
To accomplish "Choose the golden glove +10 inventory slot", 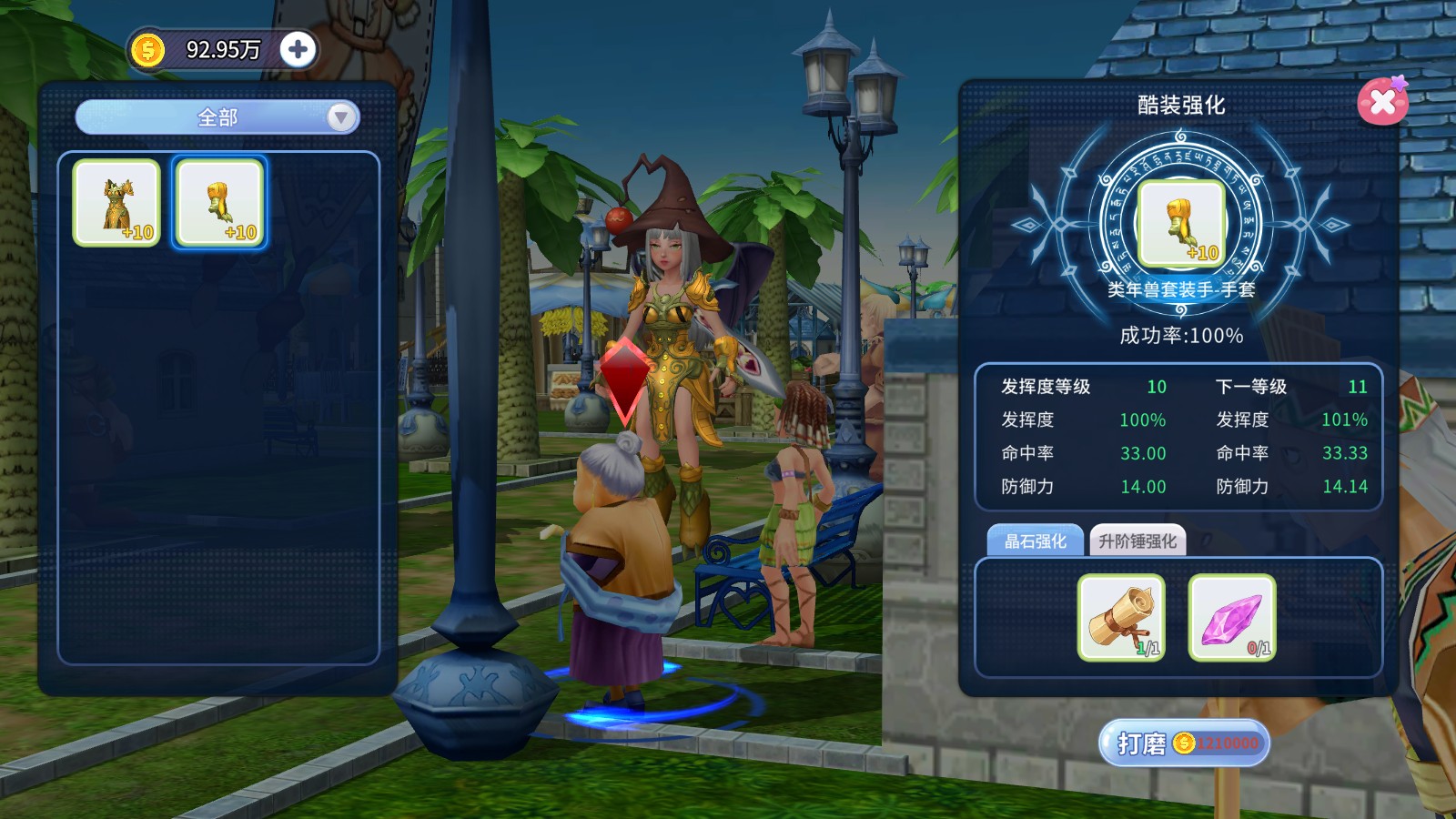I will click(219, 203).
